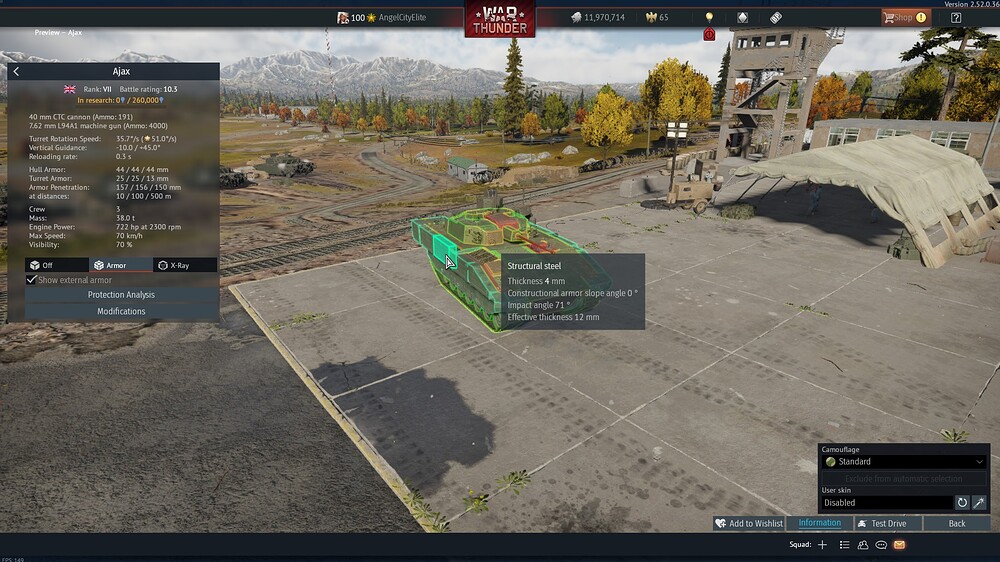Click the Back button

[957, 524]
